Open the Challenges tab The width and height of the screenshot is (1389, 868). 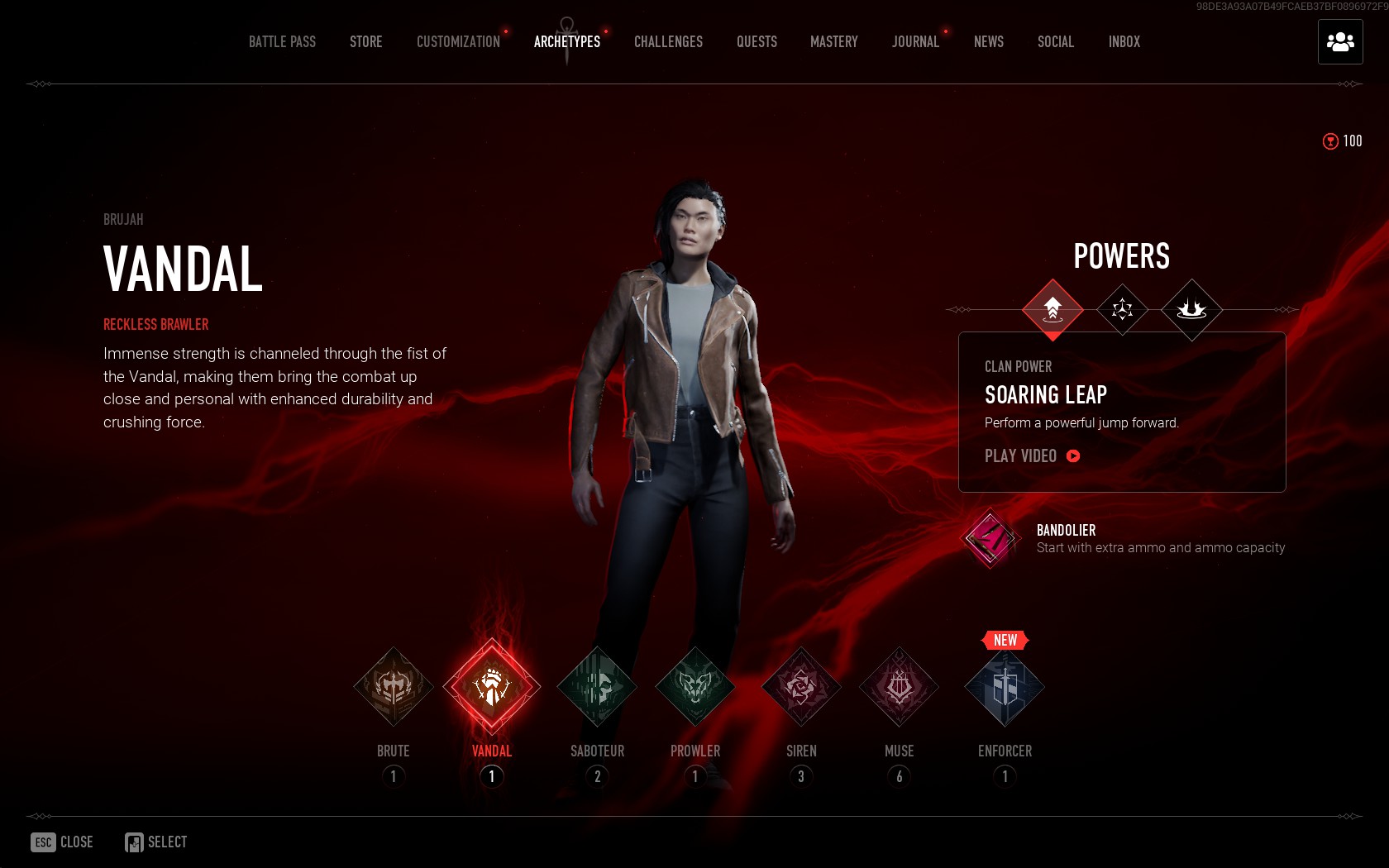668,42
